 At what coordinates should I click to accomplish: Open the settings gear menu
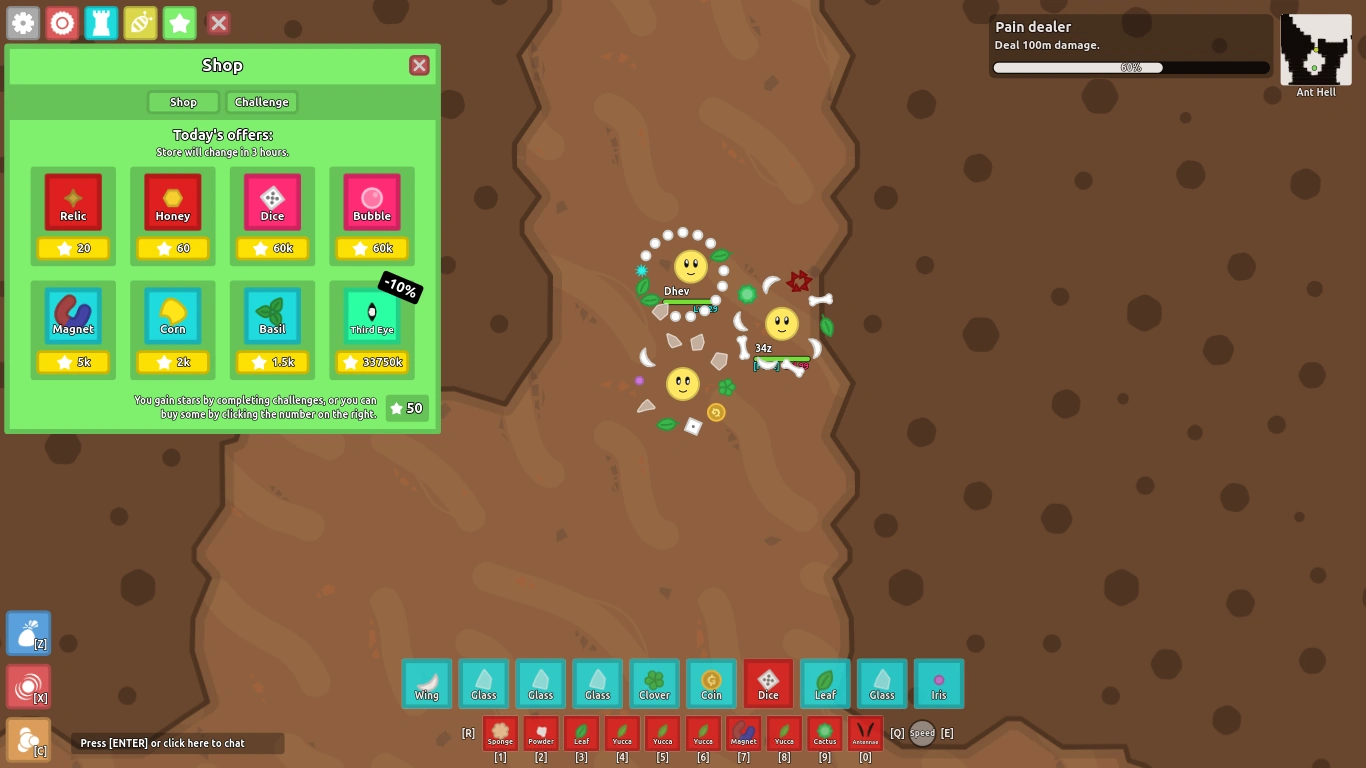coord(23,23)
